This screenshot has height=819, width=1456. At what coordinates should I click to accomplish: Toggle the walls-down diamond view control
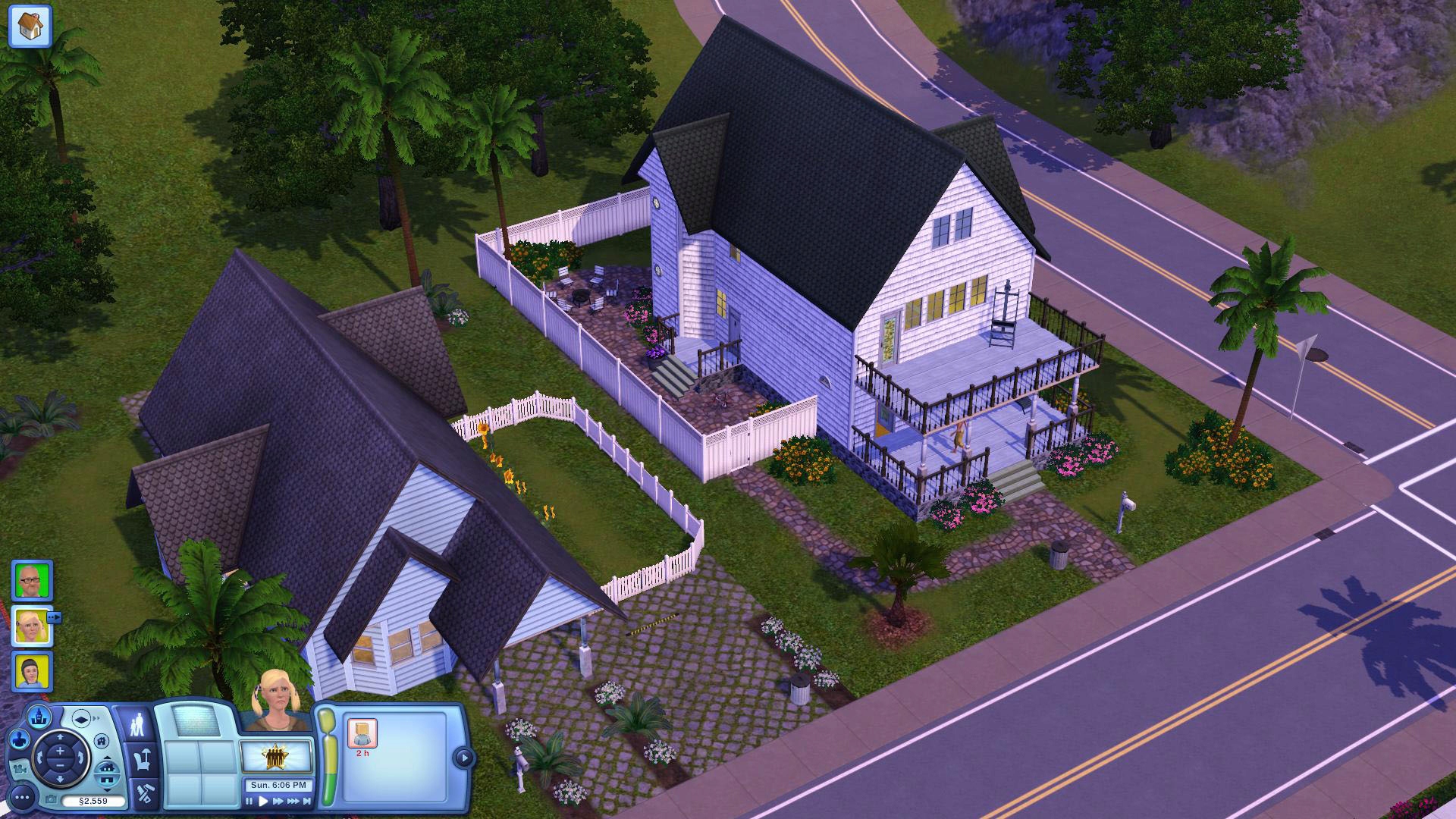coord(80,718)
